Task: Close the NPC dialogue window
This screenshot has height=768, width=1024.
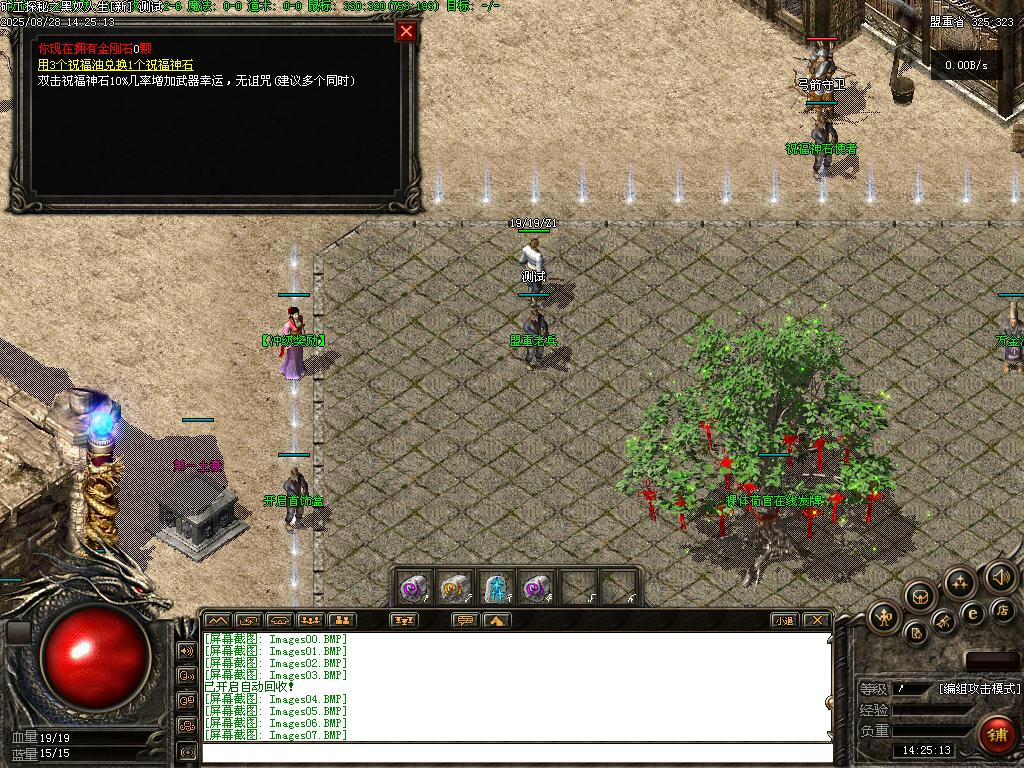Action: click(406, 31)
